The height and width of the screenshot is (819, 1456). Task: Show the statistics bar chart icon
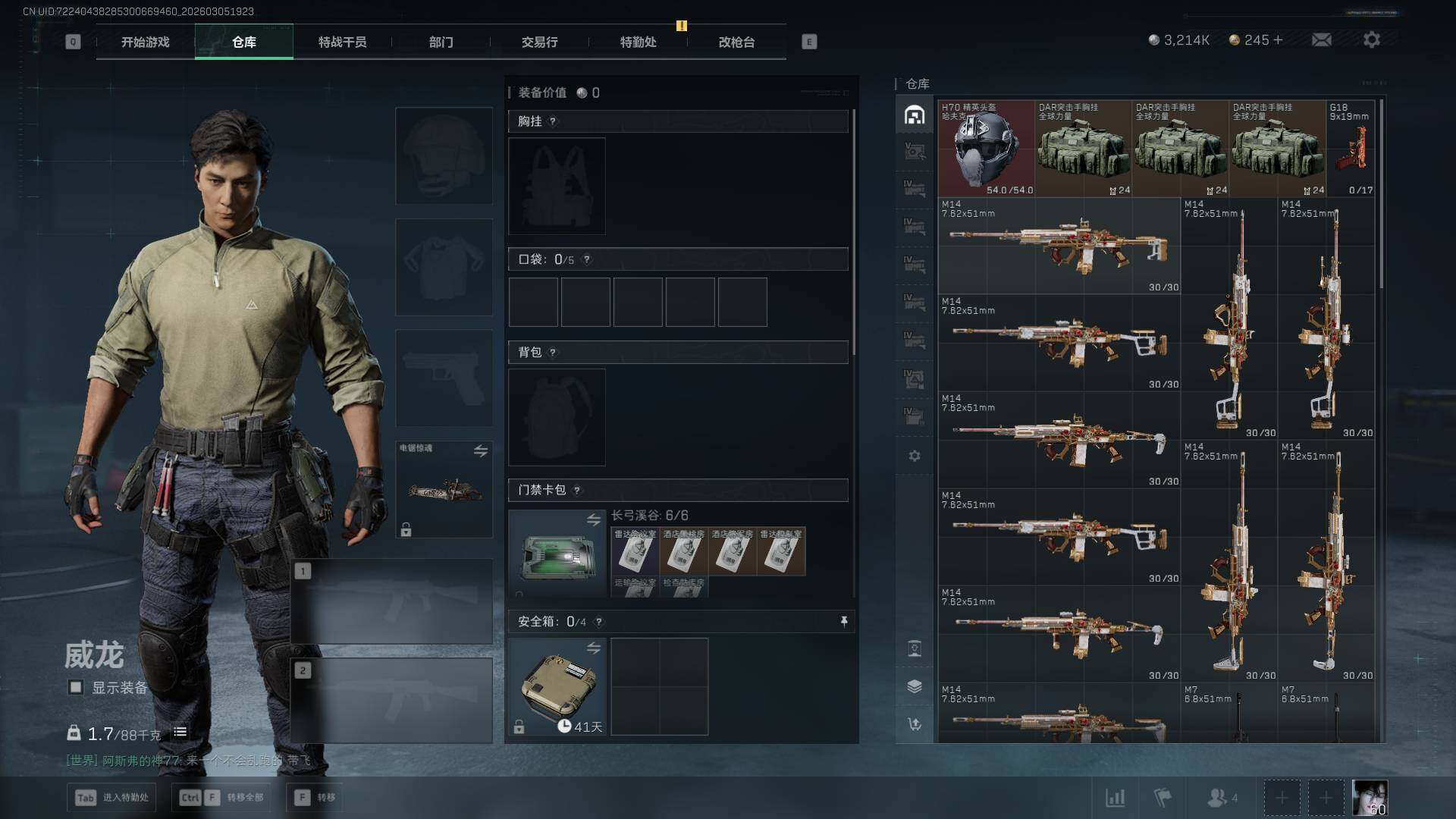[1115, 797]
